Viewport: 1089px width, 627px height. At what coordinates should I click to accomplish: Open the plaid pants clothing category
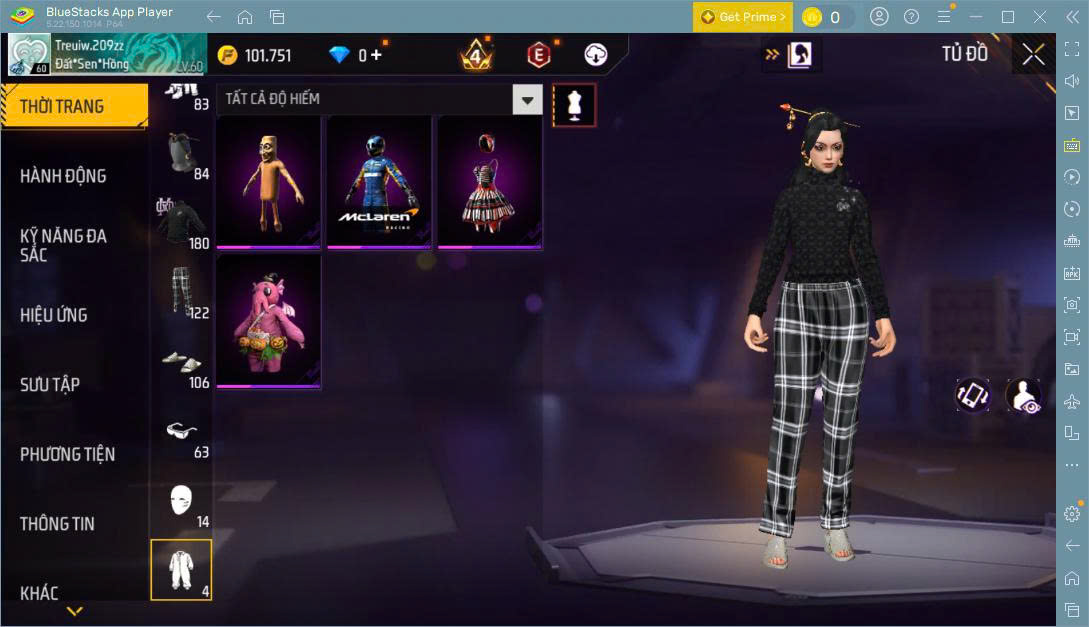pyautogui.click(x=181, y=291)
